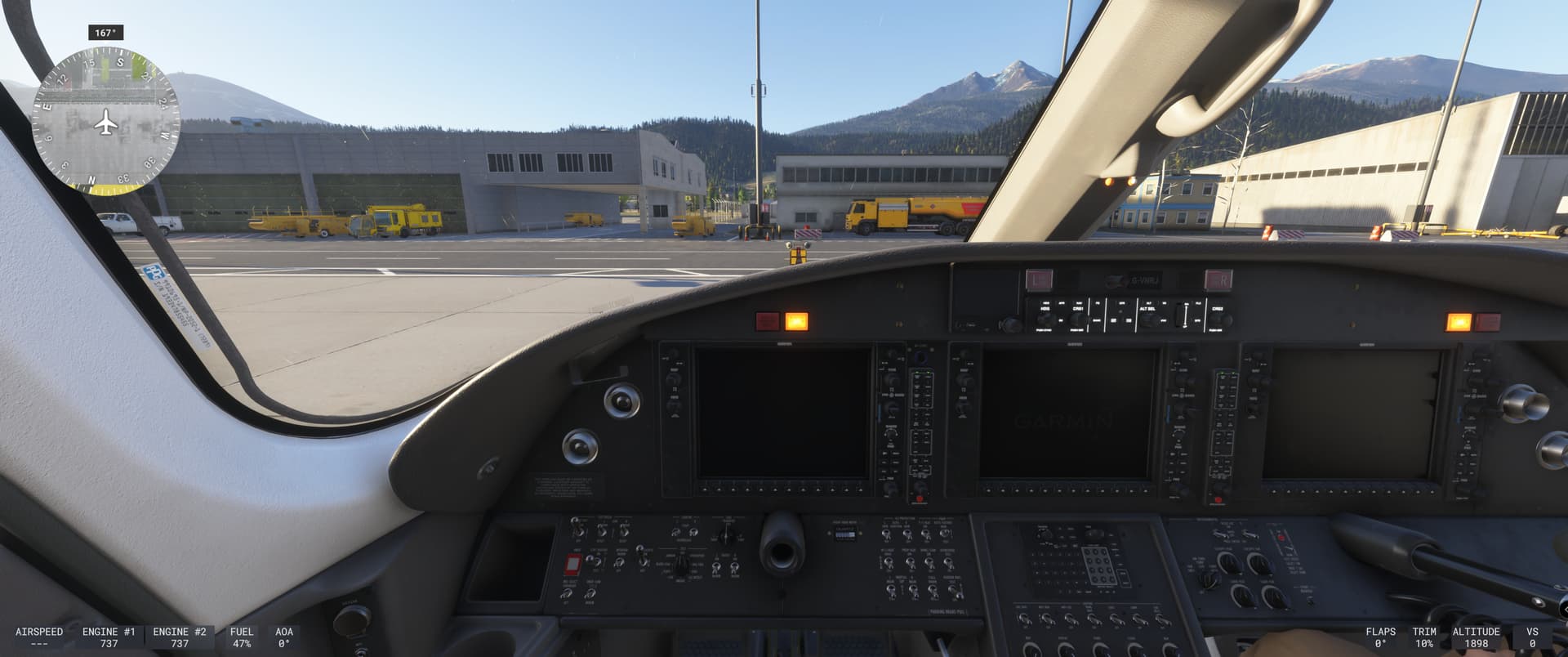
Task: Acknowledge the pilot-side amber master caution light
Action: pos(796,321)
